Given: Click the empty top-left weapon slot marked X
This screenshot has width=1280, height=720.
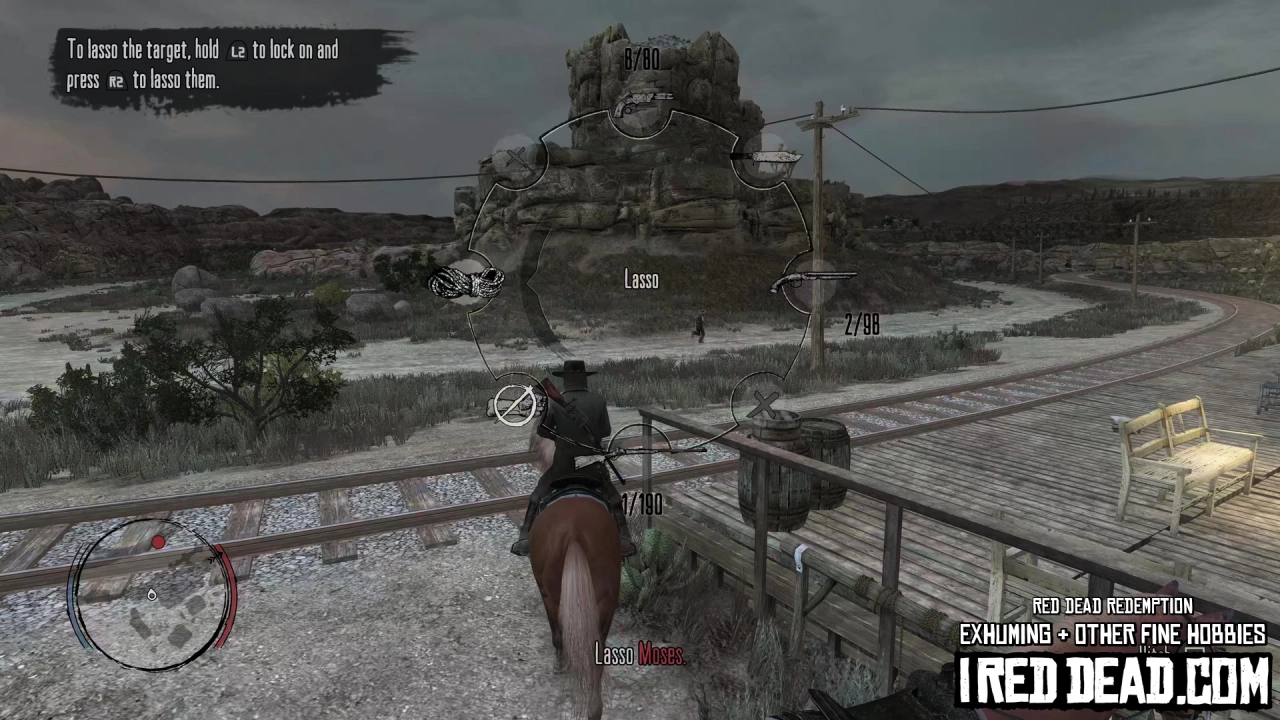Looking at the screenshot, I should pyautogui.click(x=518, y=158).
